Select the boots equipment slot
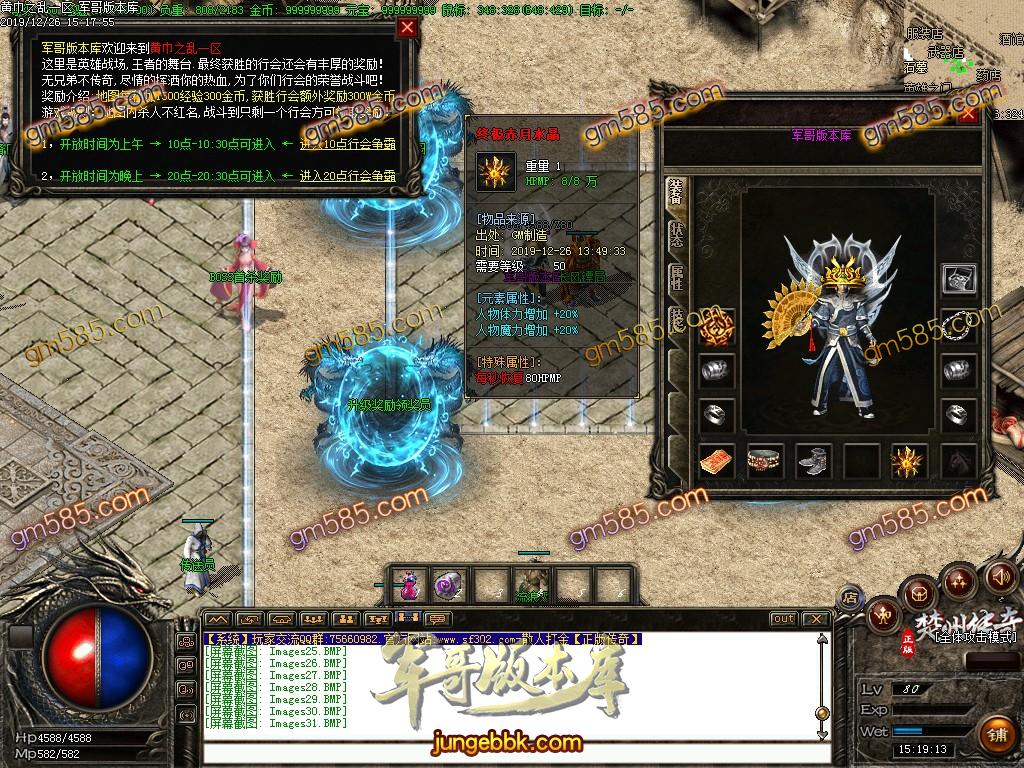The width and height of the screenshot is (1024, 768). pyautogui.click(x=813, y=461)
